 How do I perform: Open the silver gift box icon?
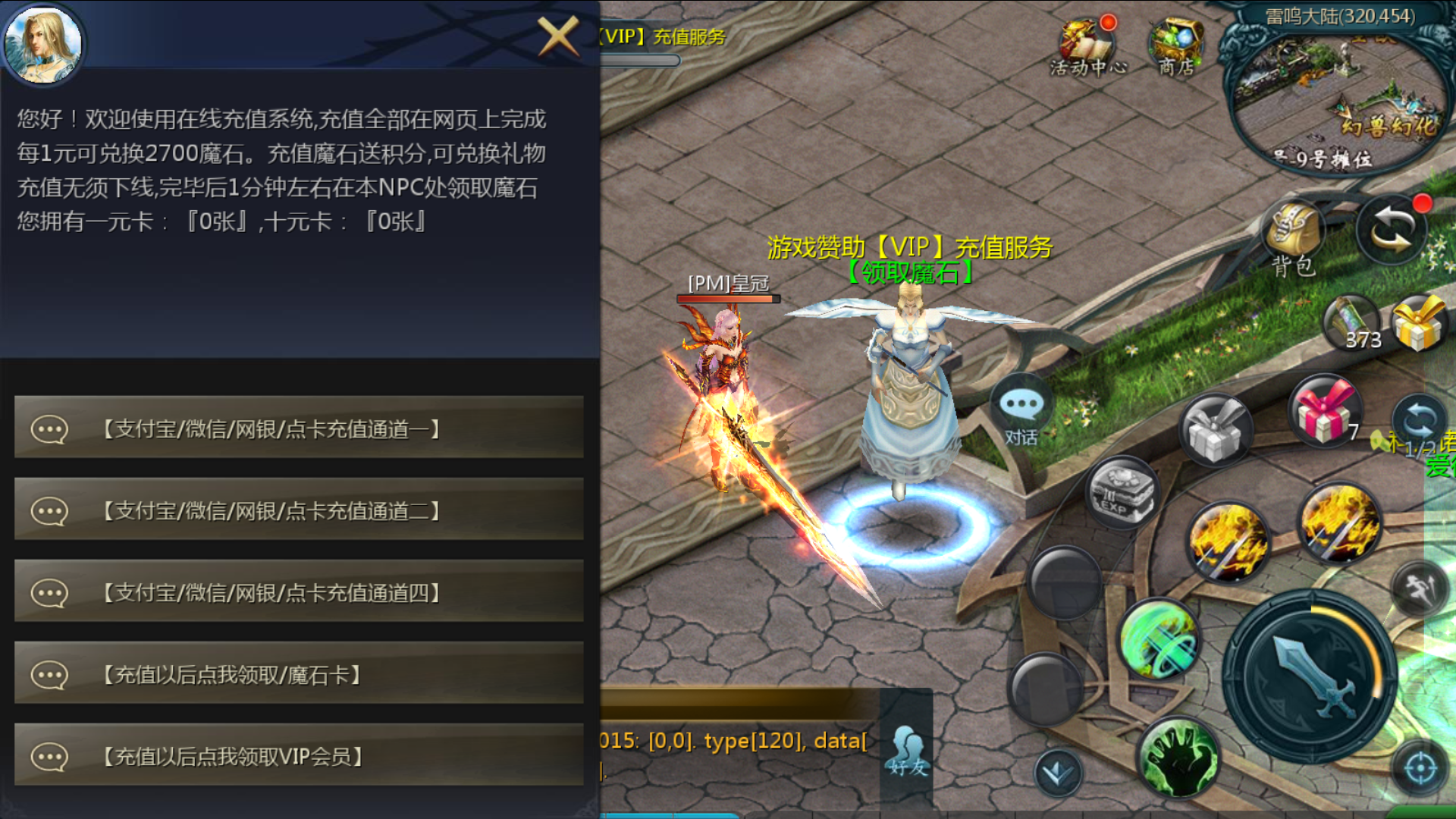coord(1215,430)
